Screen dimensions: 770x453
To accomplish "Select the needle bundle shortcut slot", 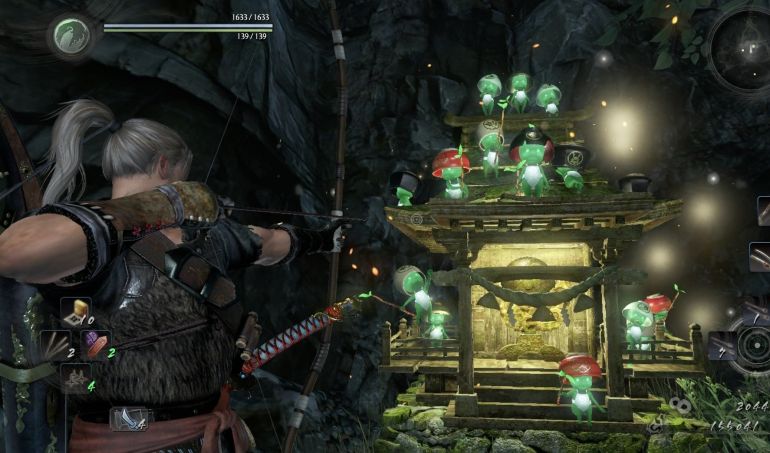I will coord(53,345).
